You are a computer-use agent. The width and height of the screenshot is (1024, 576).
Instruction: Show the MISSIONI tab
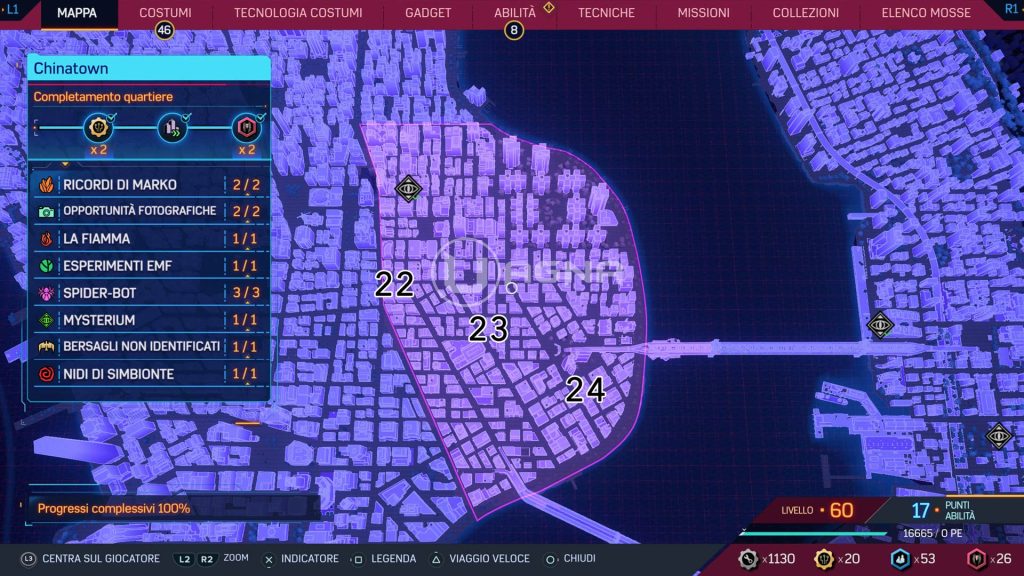(703, 13)
